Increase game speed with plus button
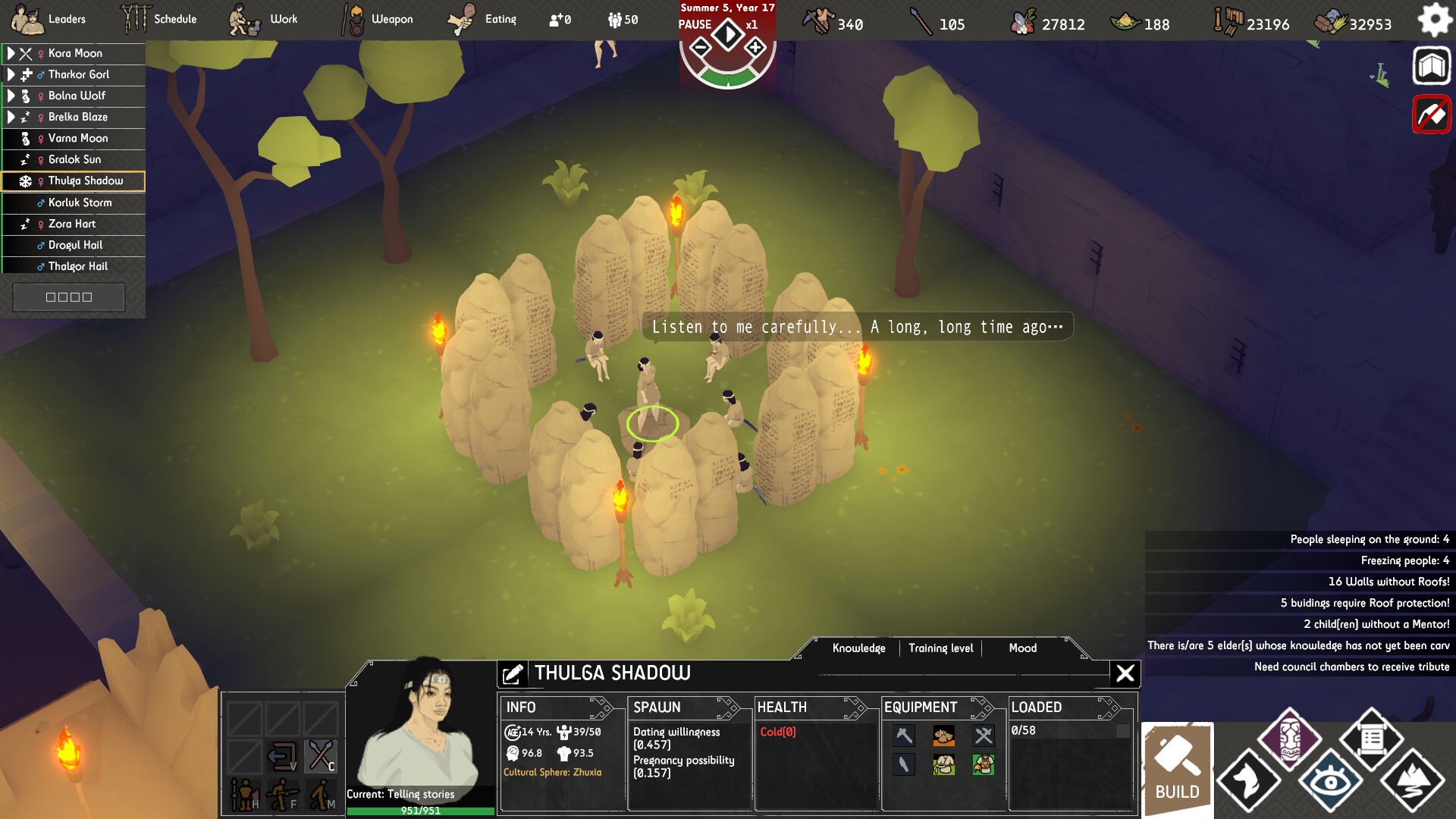The height and width of the screenshot is (819, 1456). [755, 49]
